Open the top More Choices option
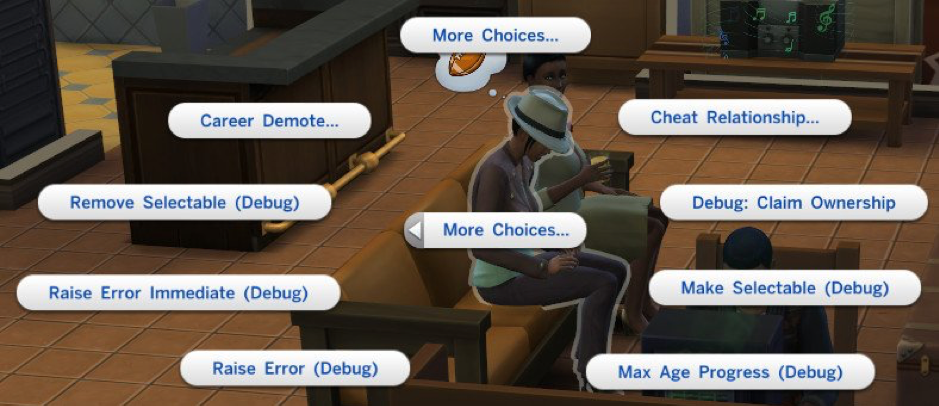 click(495, 36)
